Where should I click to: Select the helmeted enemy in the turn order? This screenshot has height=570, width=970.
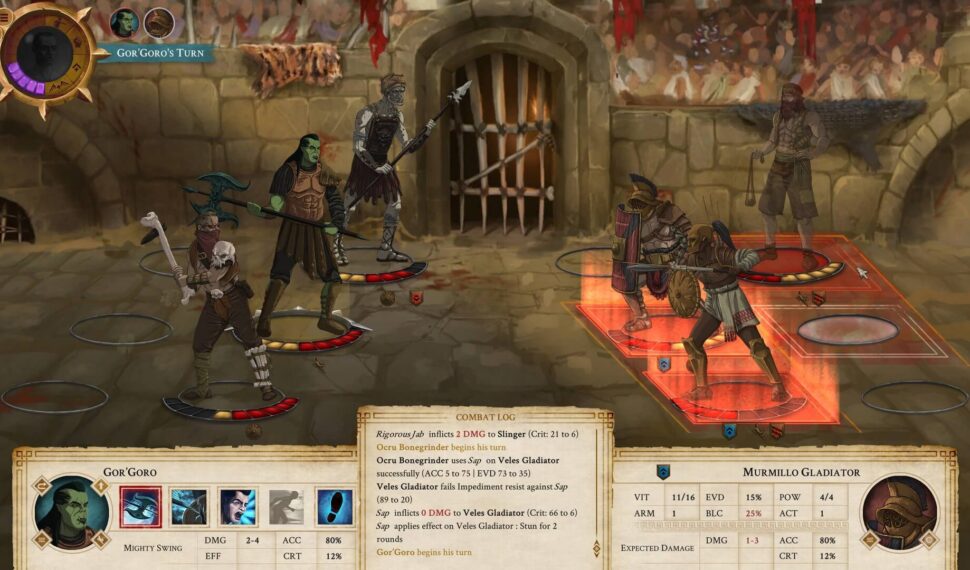[158, 22]
